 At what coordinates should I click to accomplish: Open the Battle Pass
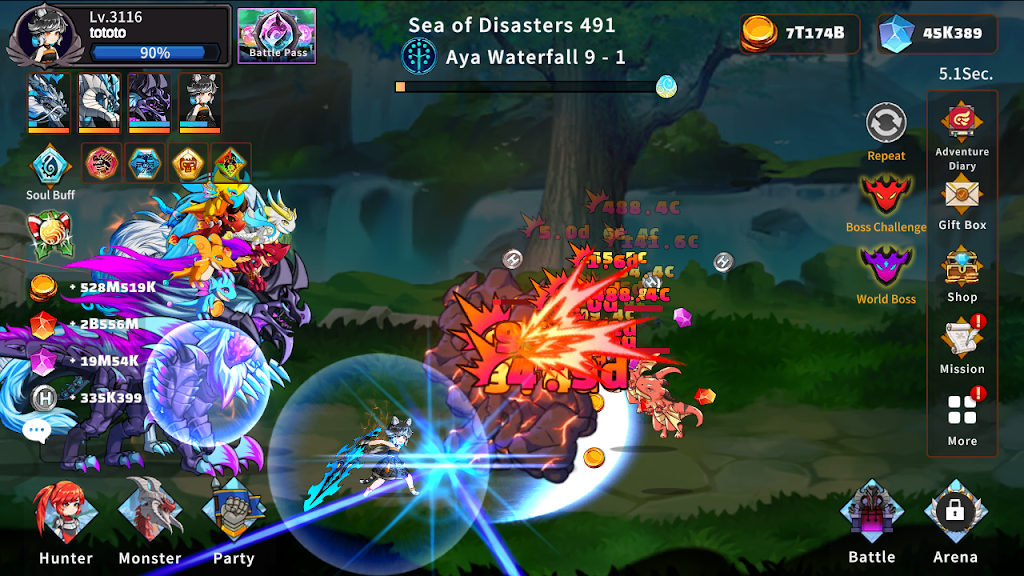tap(277, 35)
